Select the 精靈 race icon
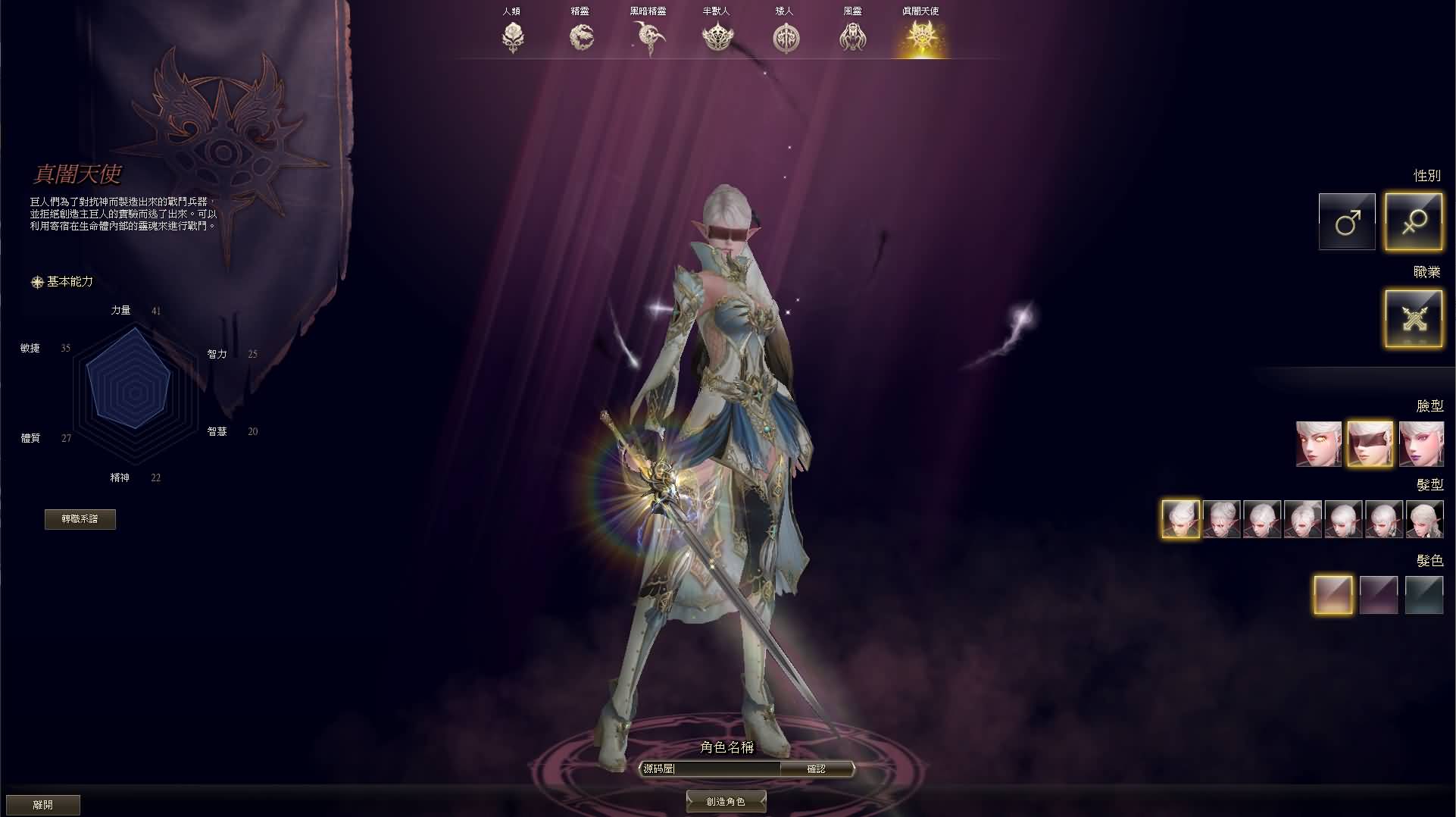 (x=581, y=36)
